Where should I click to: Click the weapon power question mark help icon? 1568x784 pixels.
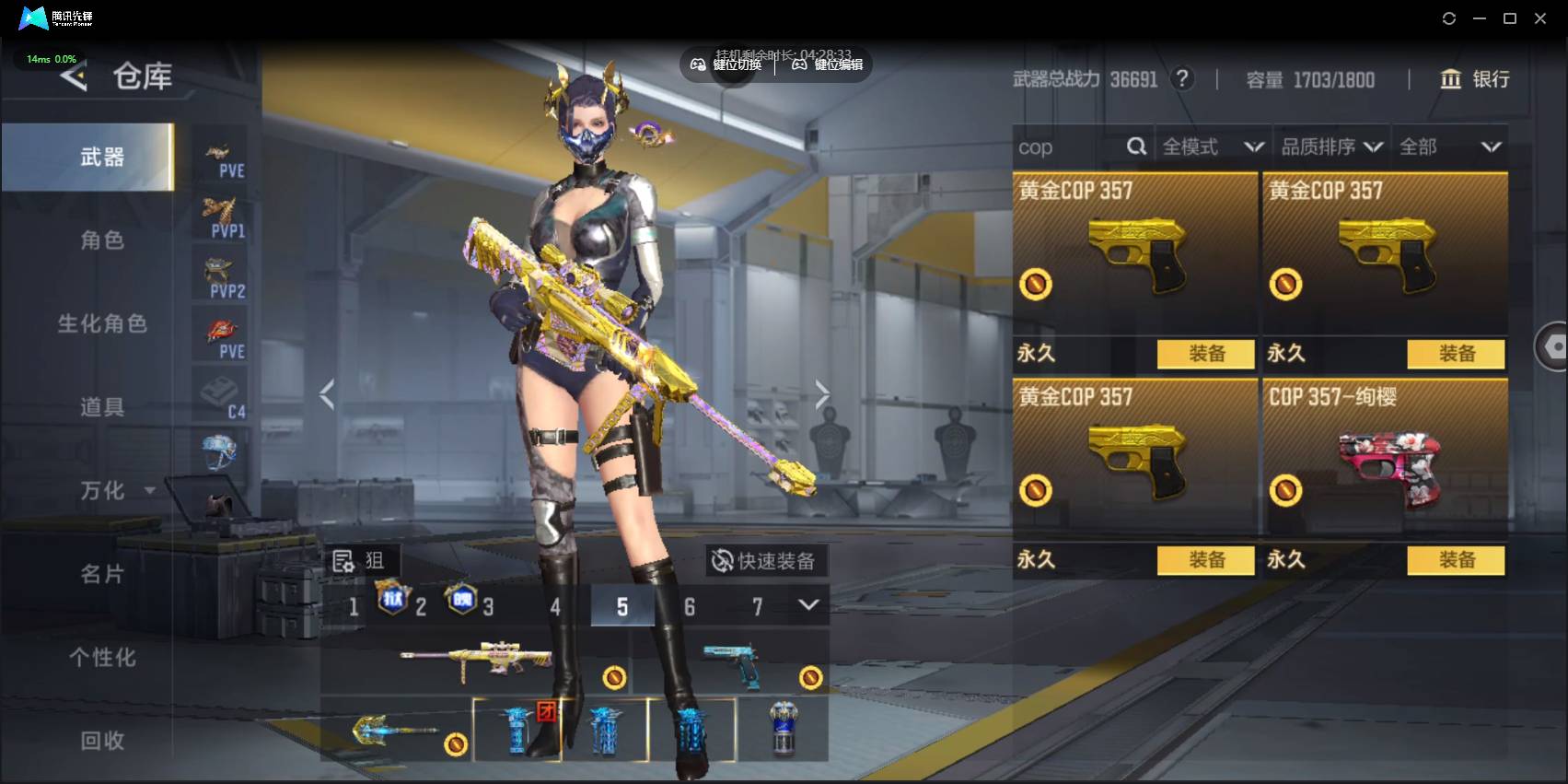[1182, 79]
